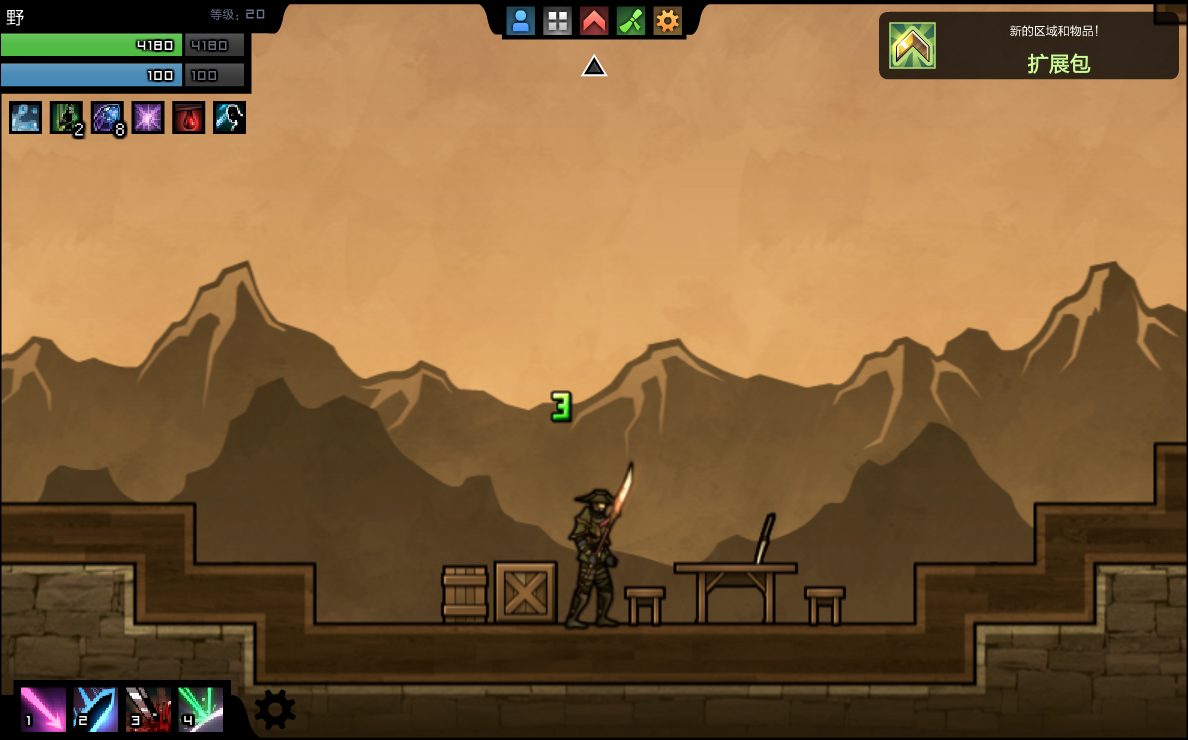Select the purple starburst buff icon
The image size is (1188, 740).
(148, 118)
